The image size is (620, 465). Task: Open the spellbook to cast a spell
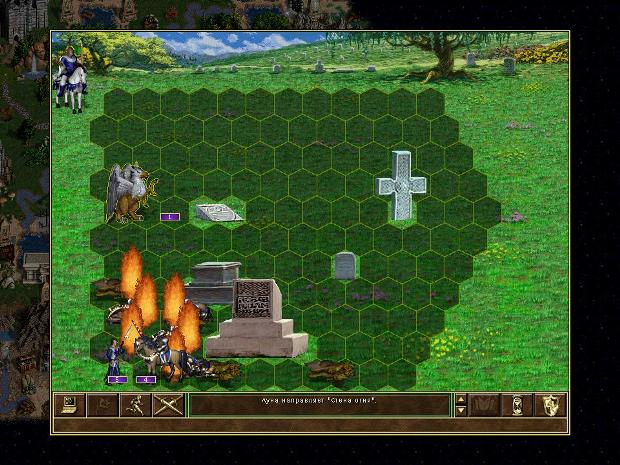[x=486, y=405]
